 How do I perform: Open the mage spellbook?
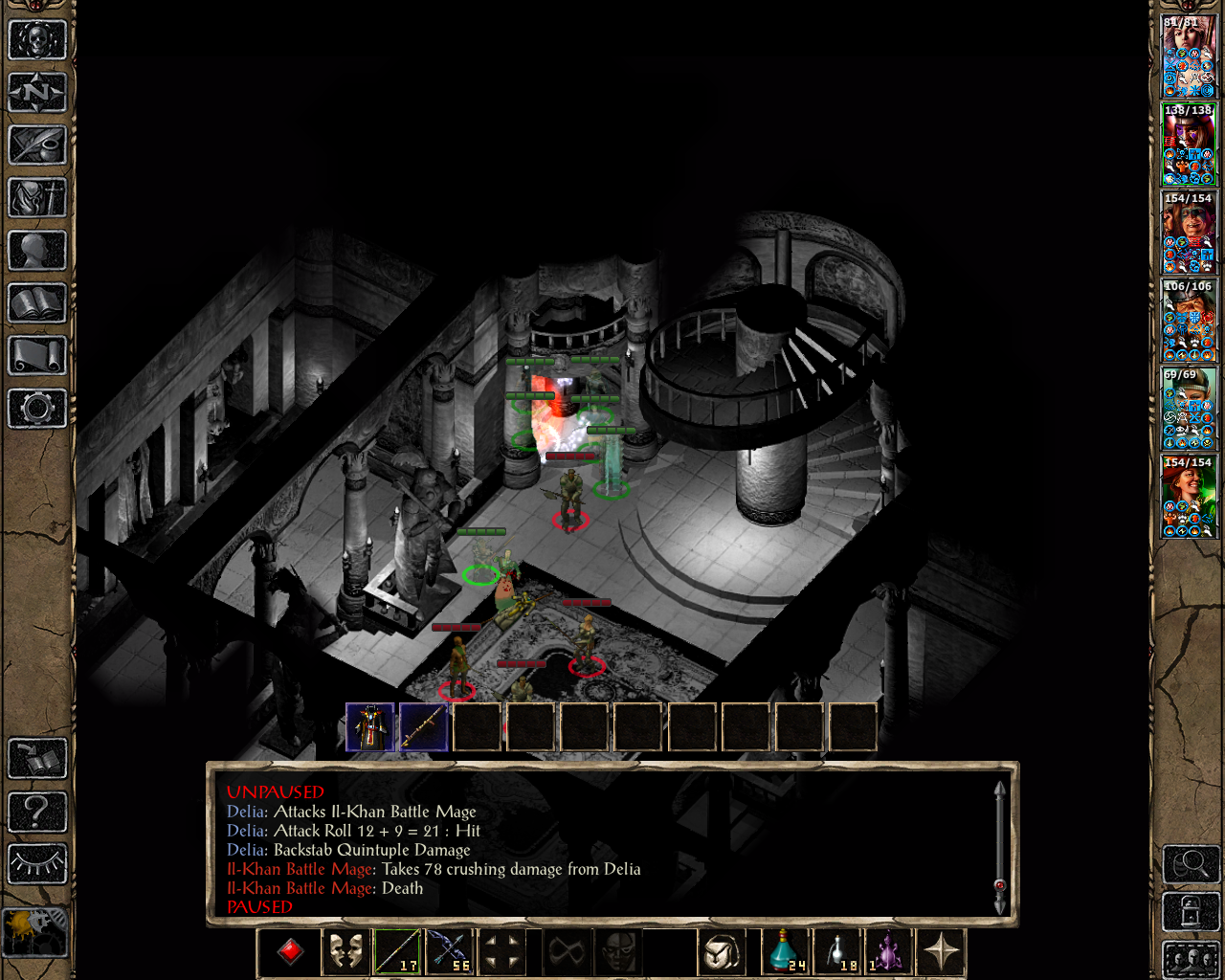37,303
